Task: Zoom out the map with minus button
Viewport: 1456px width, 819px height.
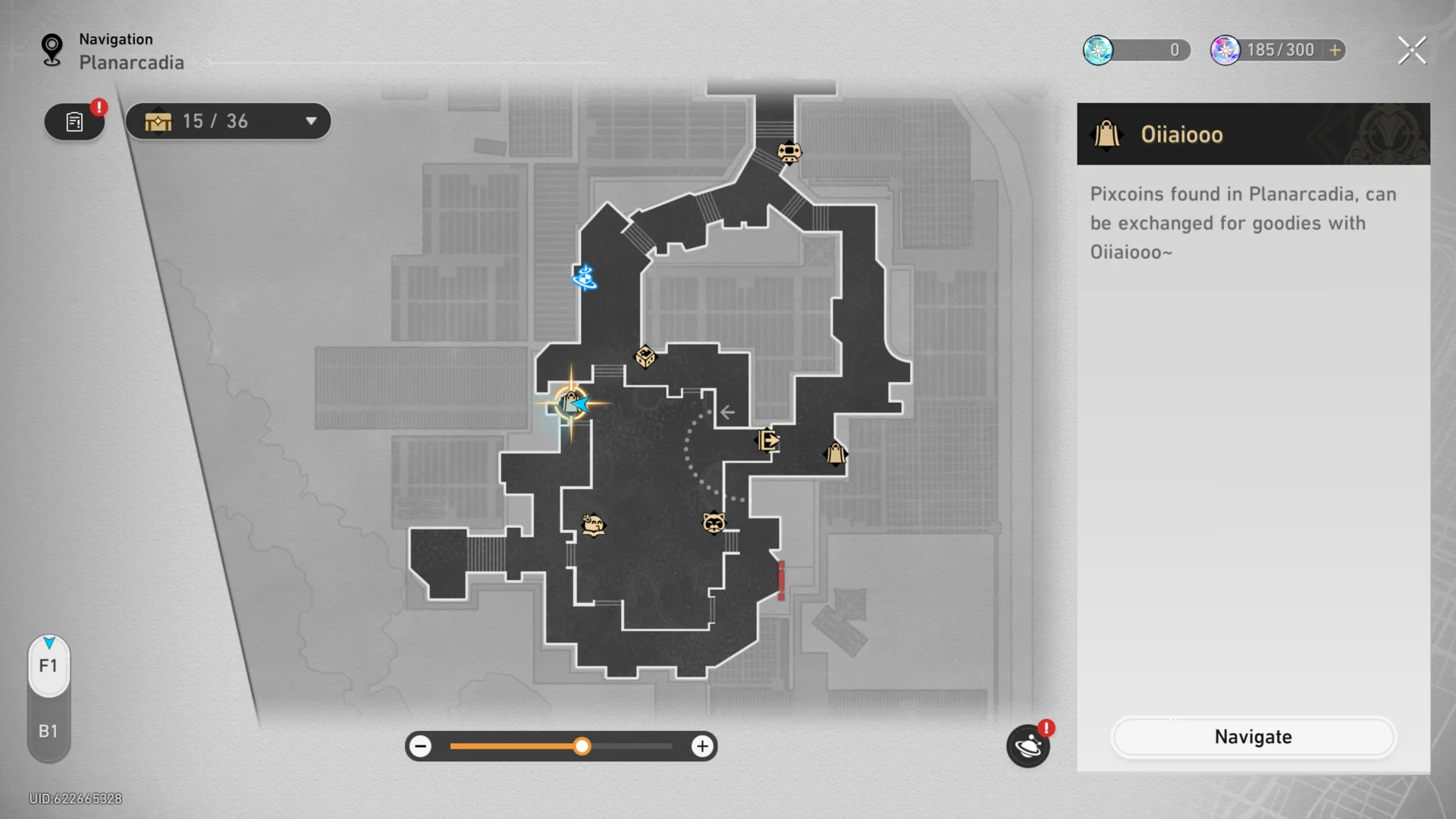Action: tap(420, 746)
